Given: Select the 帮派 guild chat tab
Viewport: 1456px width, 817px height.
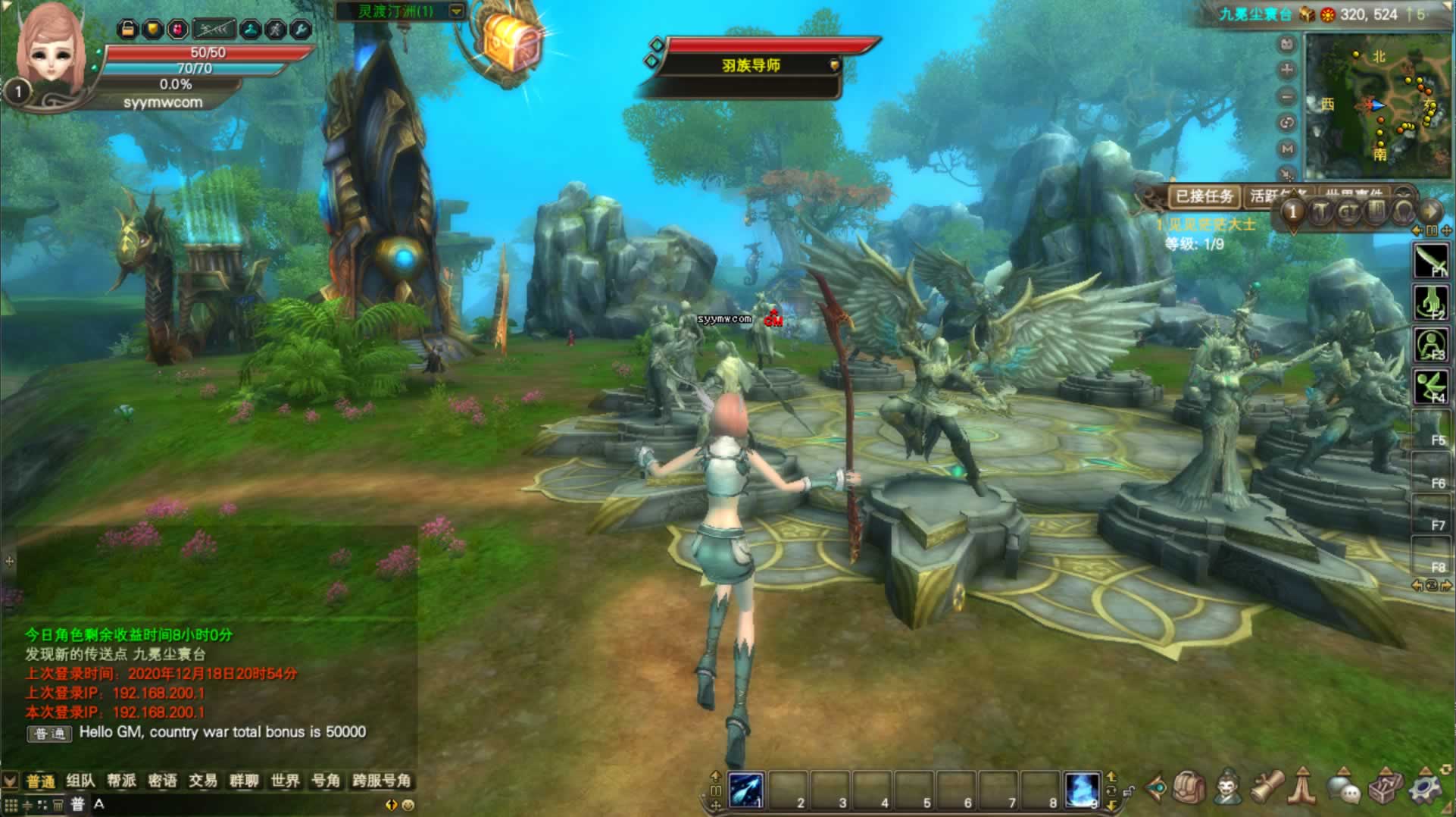Looking at the screenshot, I should pyautogui.click(x=121, y=781).
